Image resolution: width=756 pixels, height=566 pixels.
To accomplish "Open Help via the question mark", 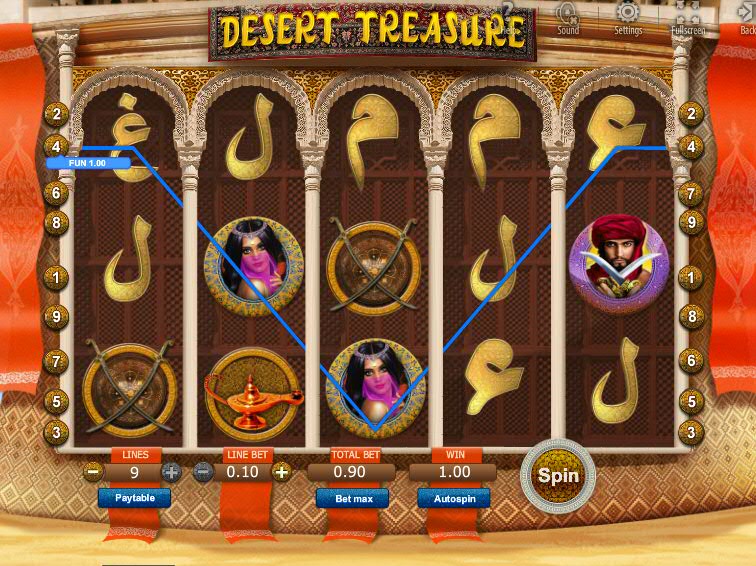I will [509, 12].
